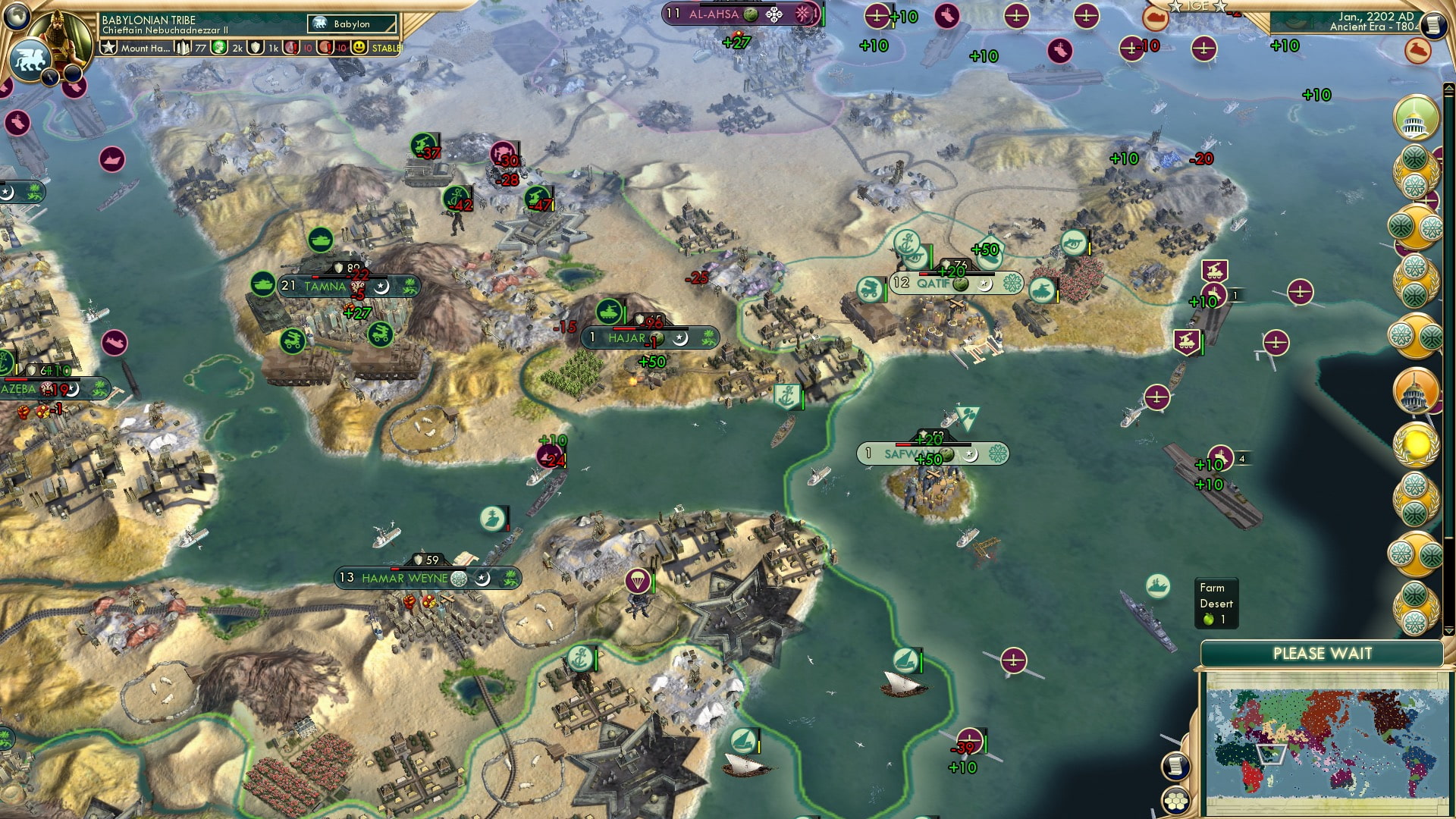
Task: Toggle the lightning bolt under the leader portrait
Action: 50,76
